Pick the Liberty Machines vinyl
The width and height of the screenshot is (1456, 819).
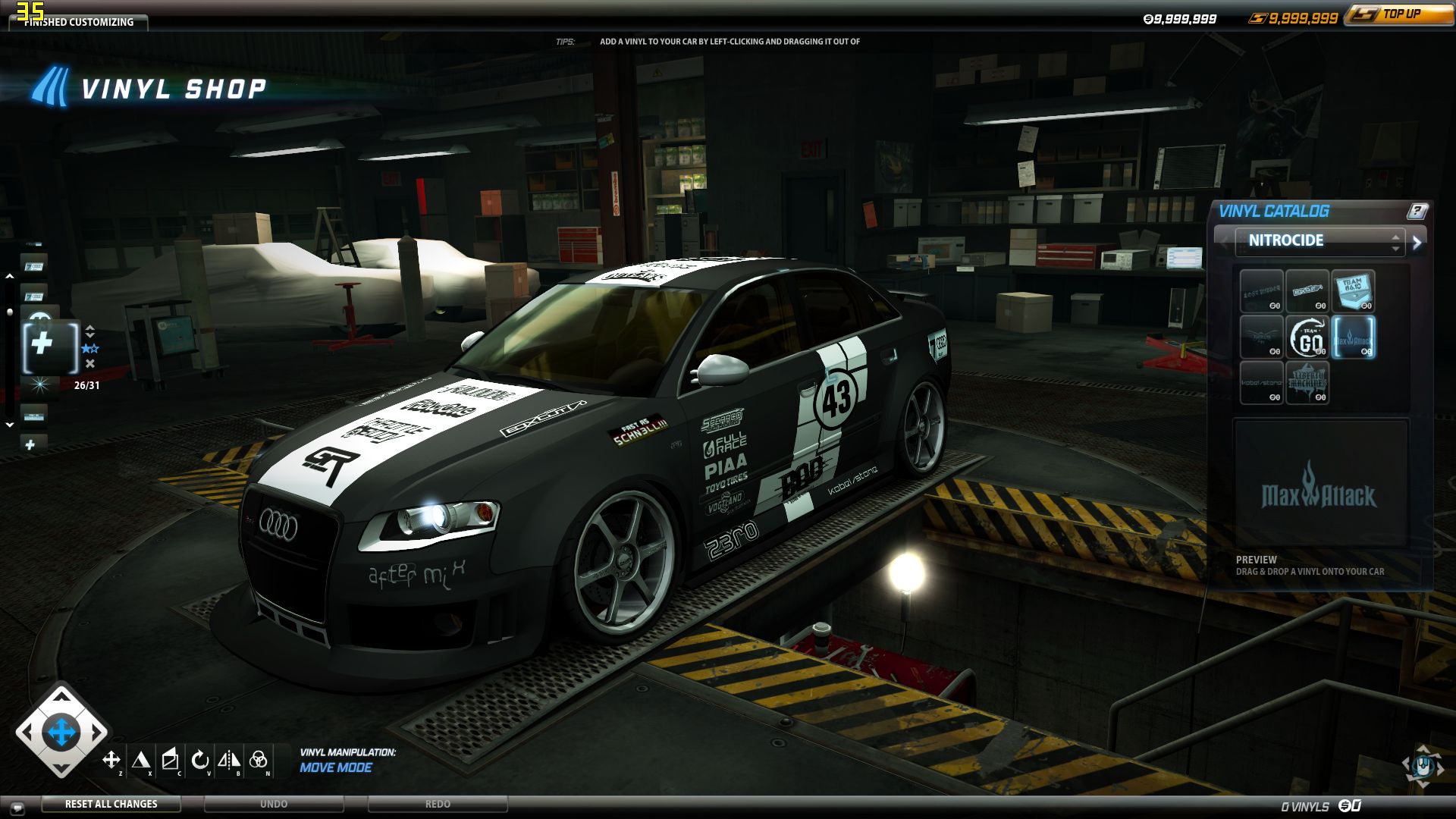pos(1307,382)
